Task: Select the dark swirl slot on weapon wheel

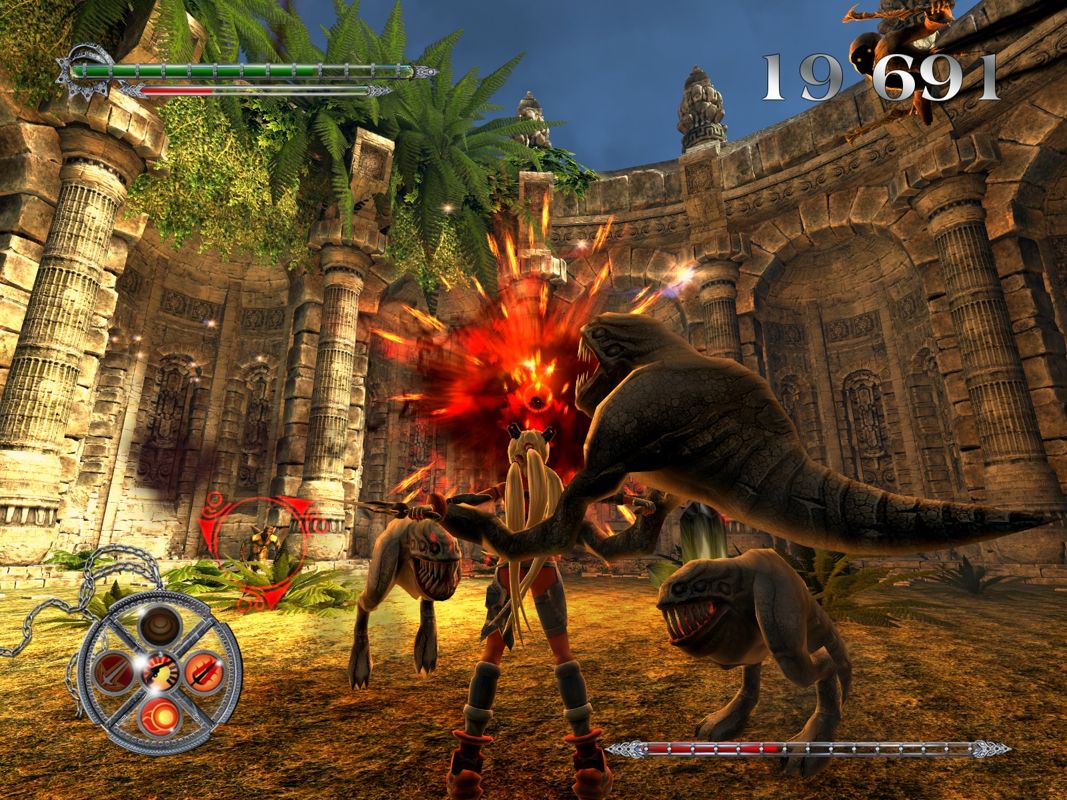Action: pos(158,627)
